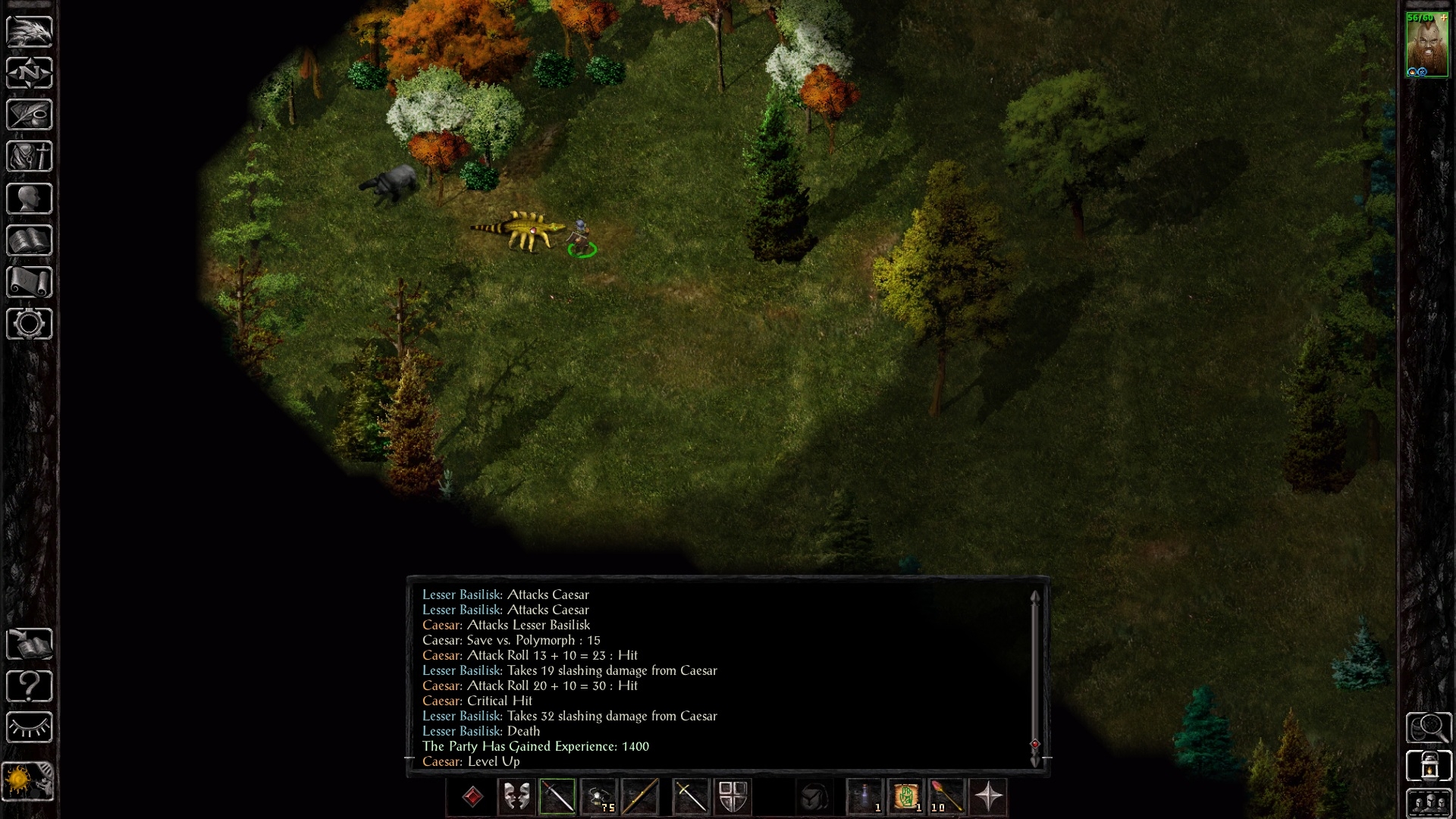Open the inventory backpack and sword button
Screen dimensions: 1456x819
[30, 156]
